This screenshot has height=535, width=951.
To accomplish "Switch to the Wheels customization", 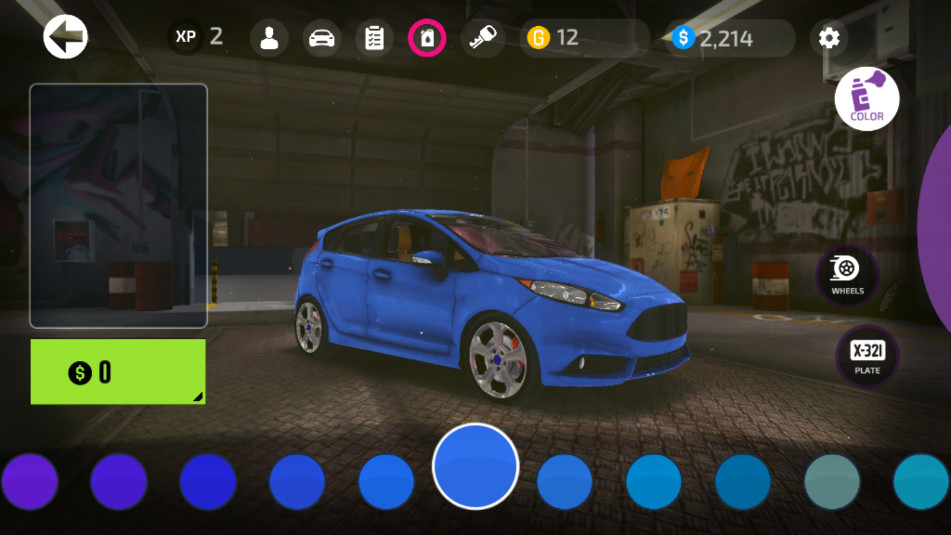I will (847, 273).
